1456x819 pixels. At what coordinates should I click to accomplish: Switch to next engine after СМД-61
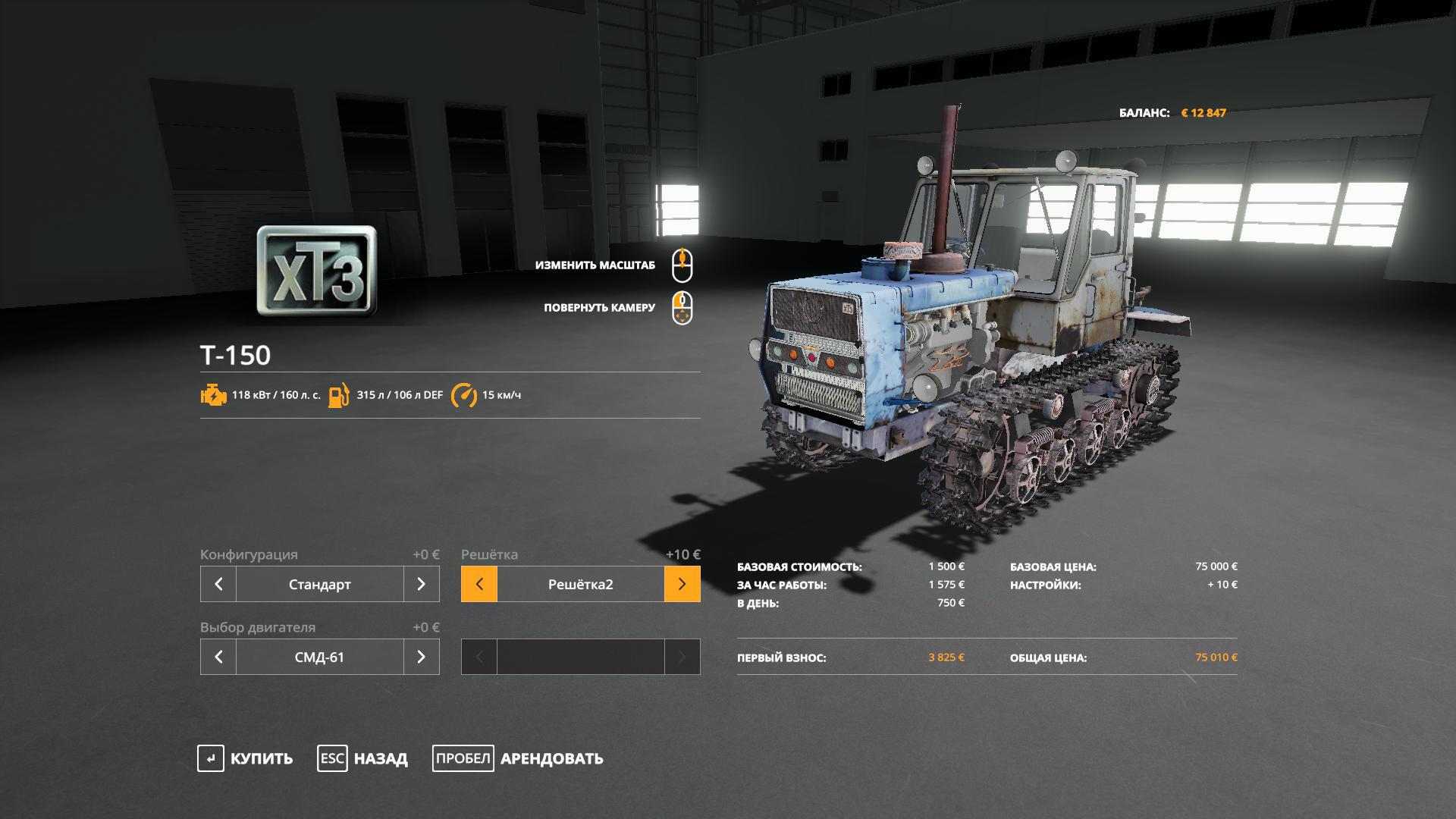[421, 657]
